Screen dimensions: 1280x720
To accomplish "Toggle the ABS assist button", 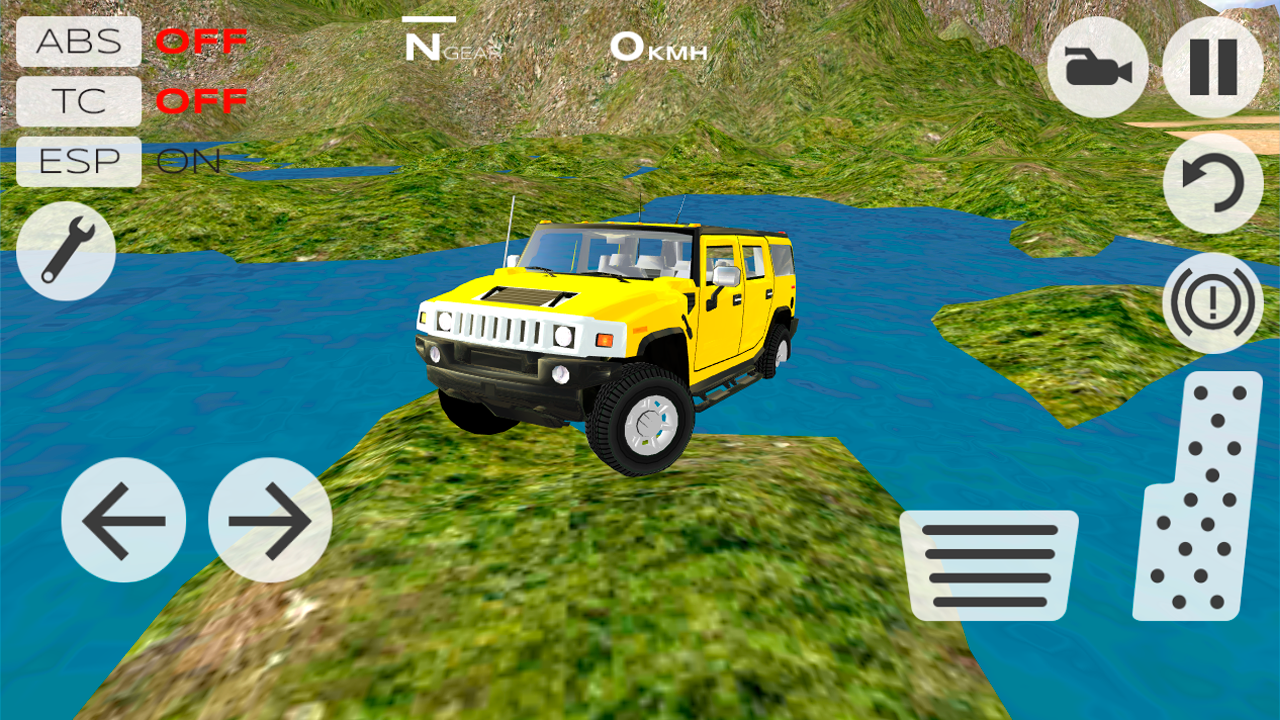I will pos(79,42).
